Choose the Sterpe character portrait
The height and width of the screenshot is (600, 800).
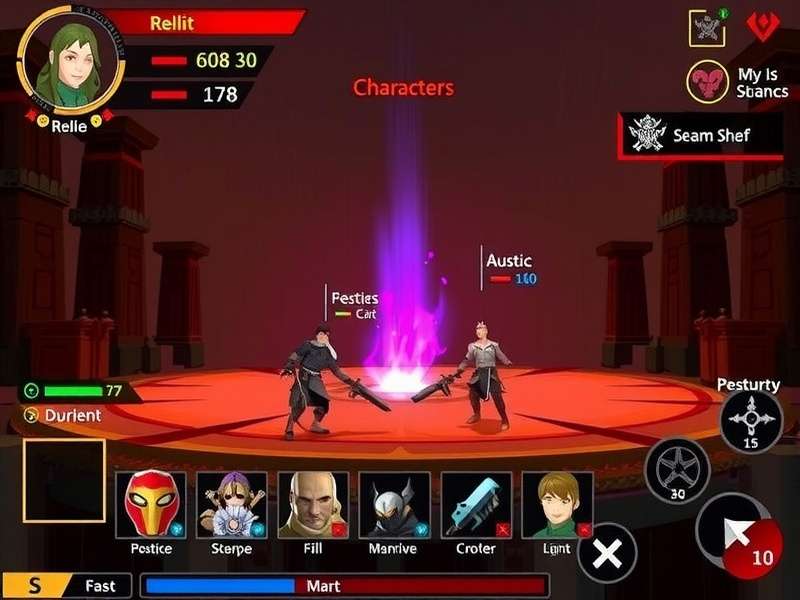(x=232, y=504)
